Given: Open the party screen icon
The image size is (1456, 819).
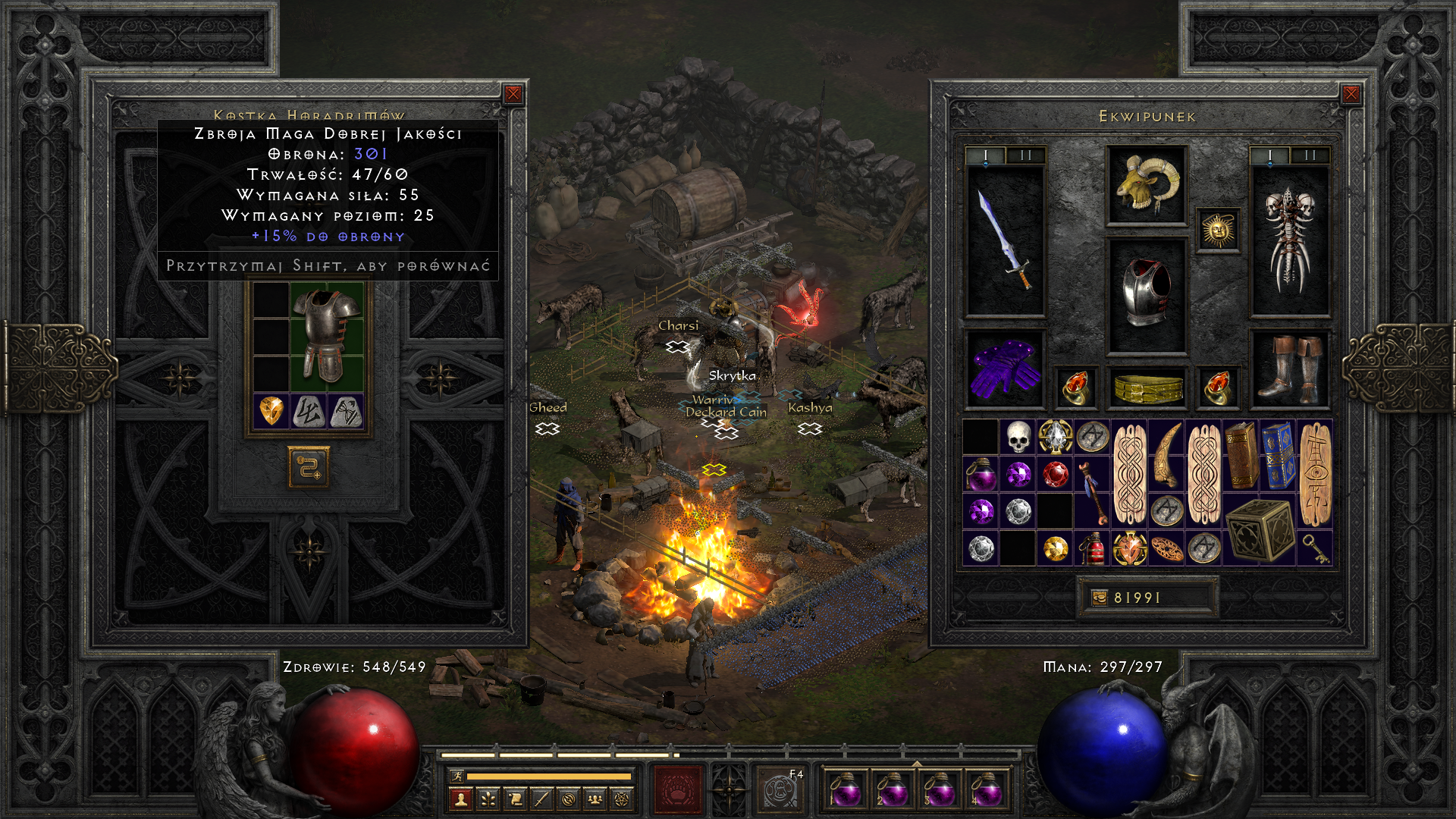Looking at the screenshot, I should tap(595, 801).
